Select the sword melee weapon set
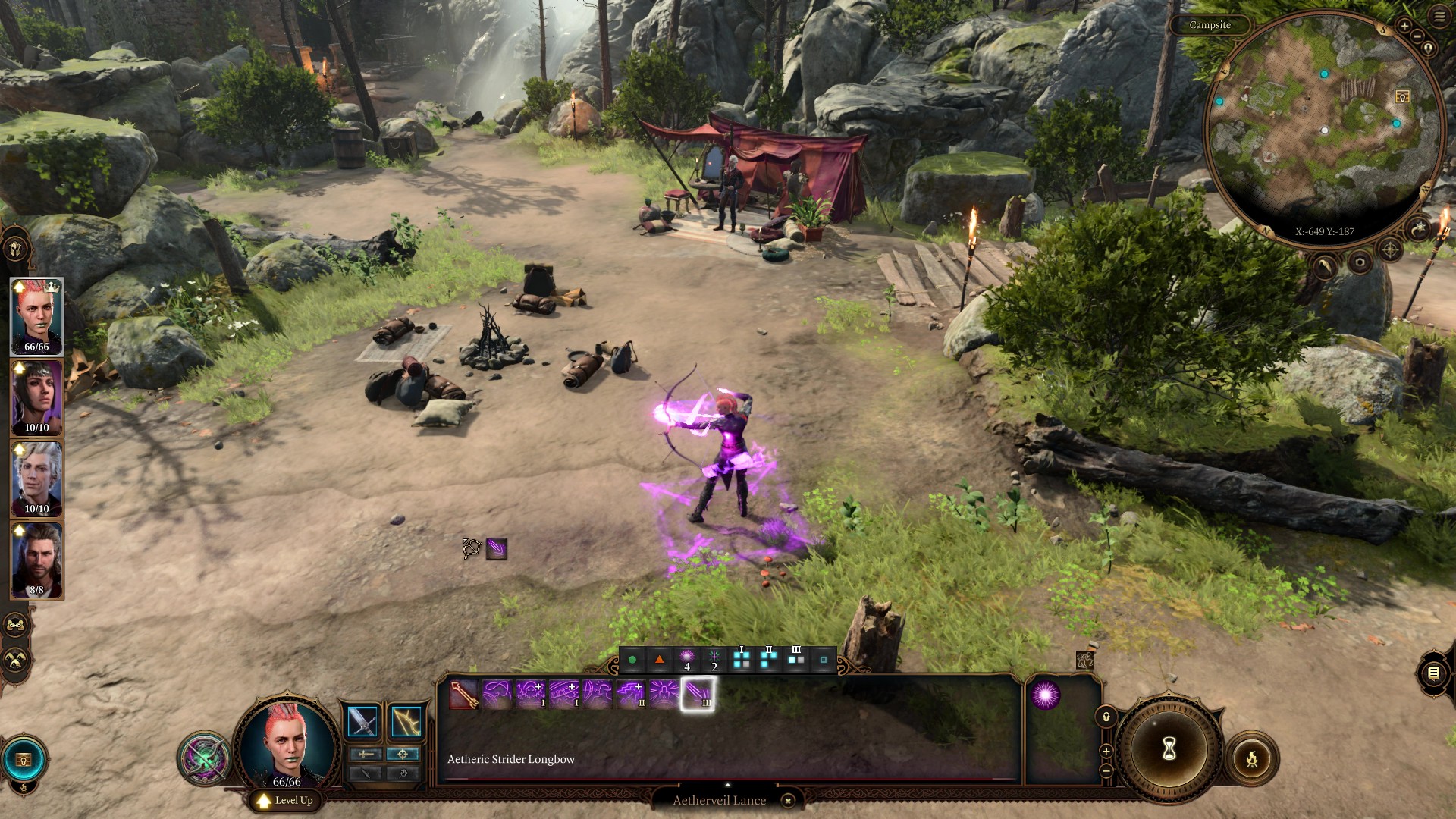 pos(362,721)
